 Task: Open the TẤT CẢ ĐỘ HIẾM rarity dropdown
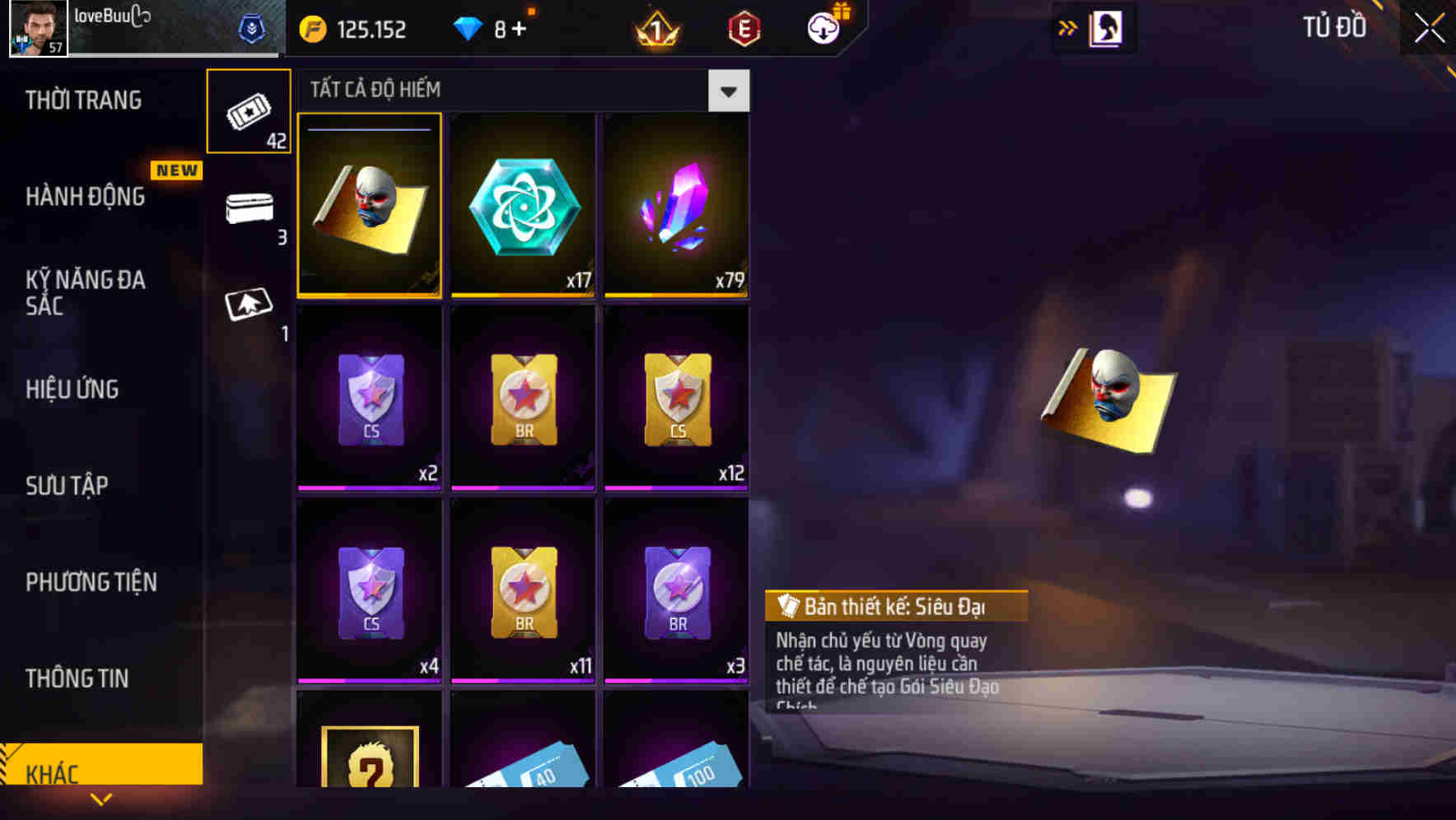[727, 91]
